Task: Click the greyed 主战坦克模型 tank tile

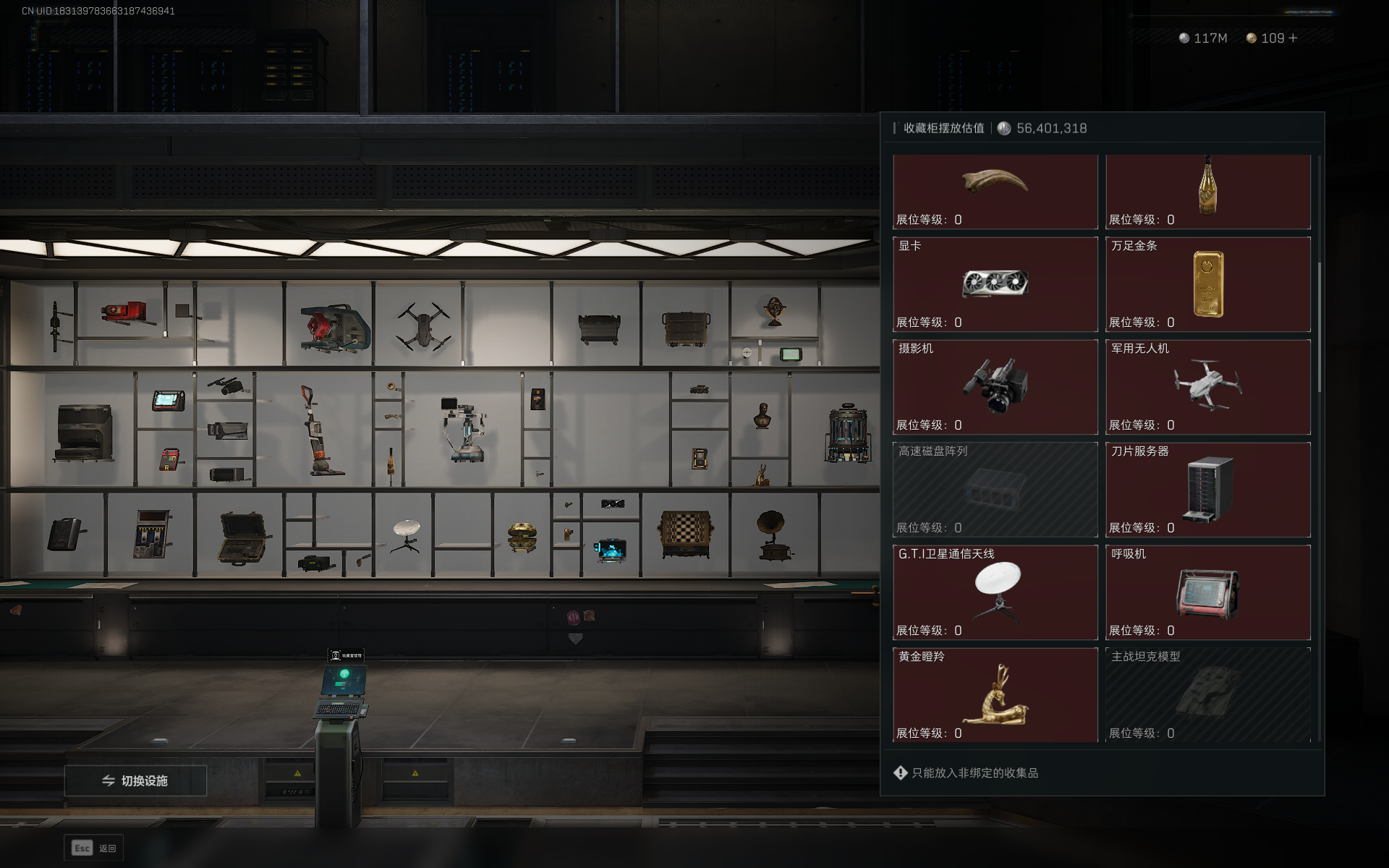Action: point(1208,695)
